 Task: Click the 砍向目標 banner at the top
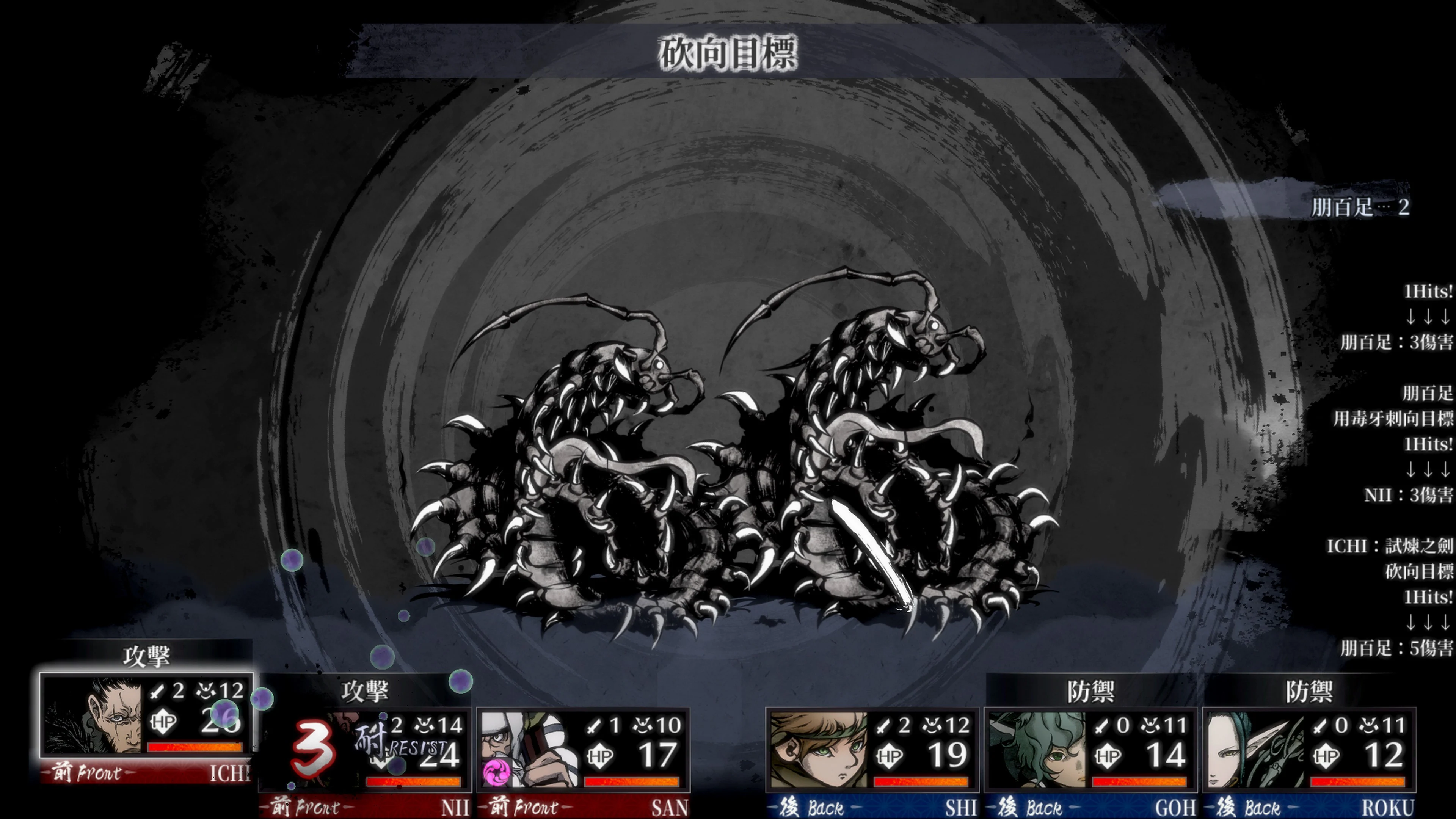pyautogui.click(x=729, y=54)
